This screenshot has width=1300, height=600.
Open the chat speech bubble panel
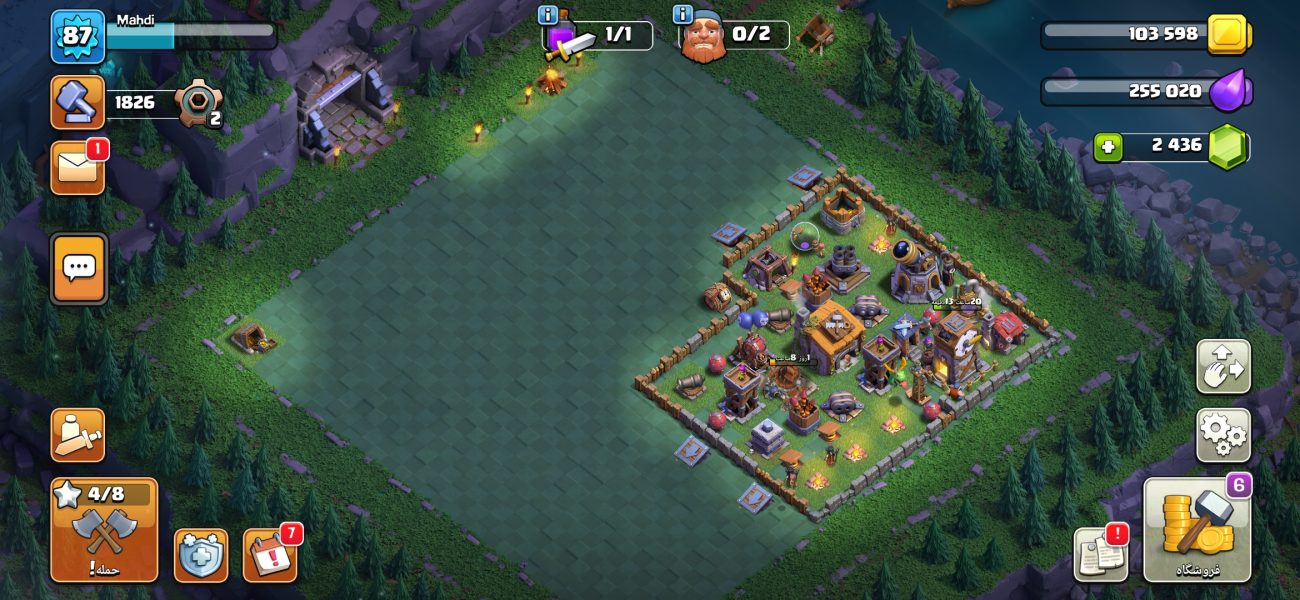tap(78, 268)
